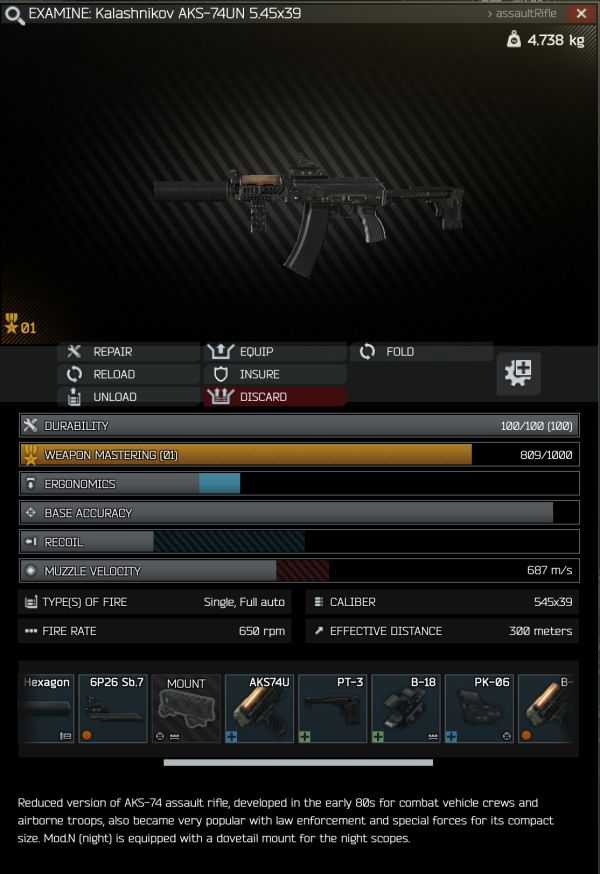Unload the weapon's ammo
This screenshot has width=600, height=874.
114,397
